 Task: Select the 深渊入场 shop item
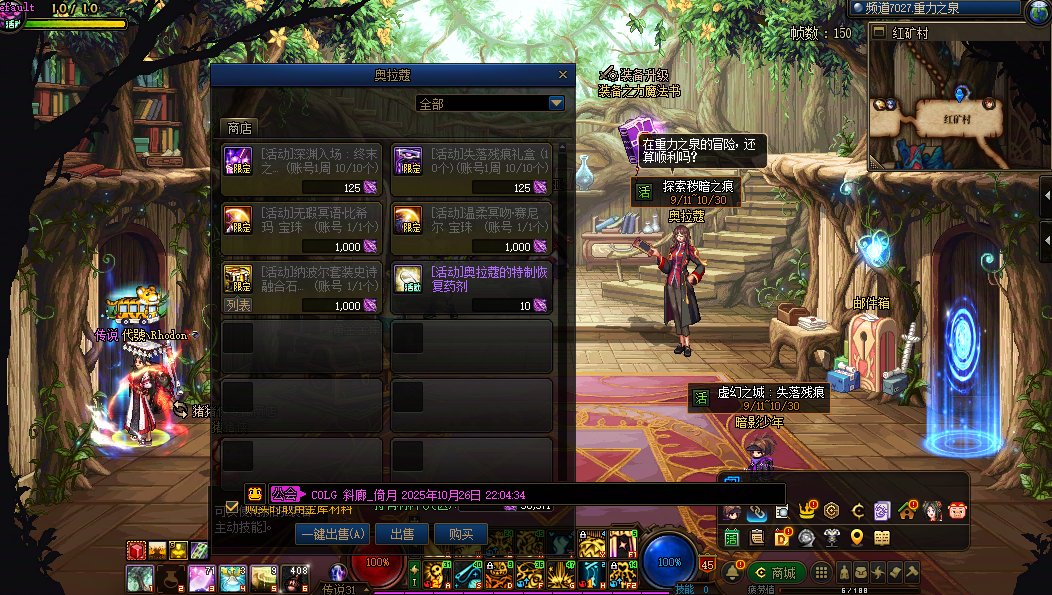tap(304, 169)
